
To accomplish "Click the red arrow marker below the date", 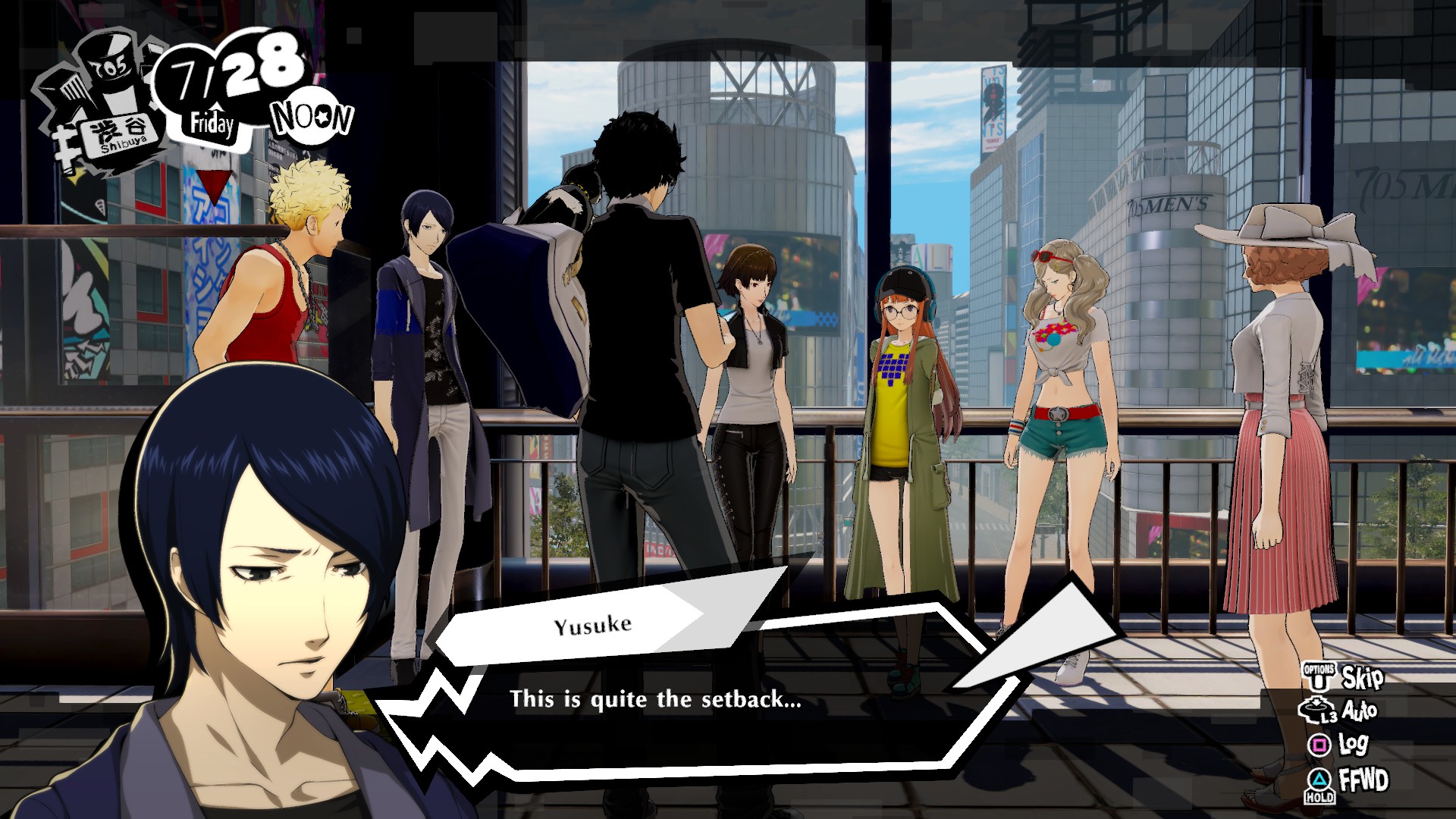I will coord(216,186).
